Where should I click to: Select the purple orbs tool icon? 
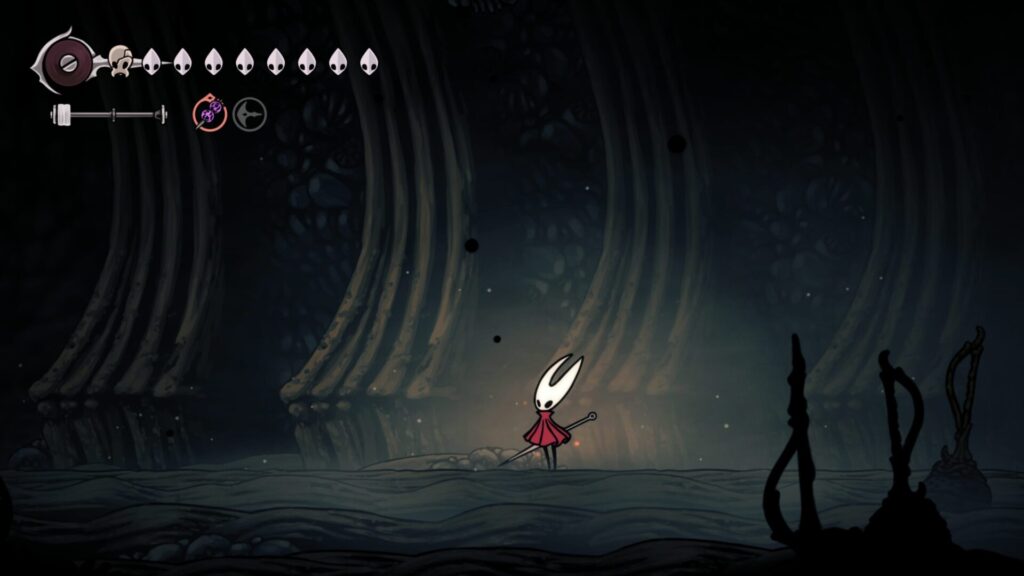tap(209, 116)
